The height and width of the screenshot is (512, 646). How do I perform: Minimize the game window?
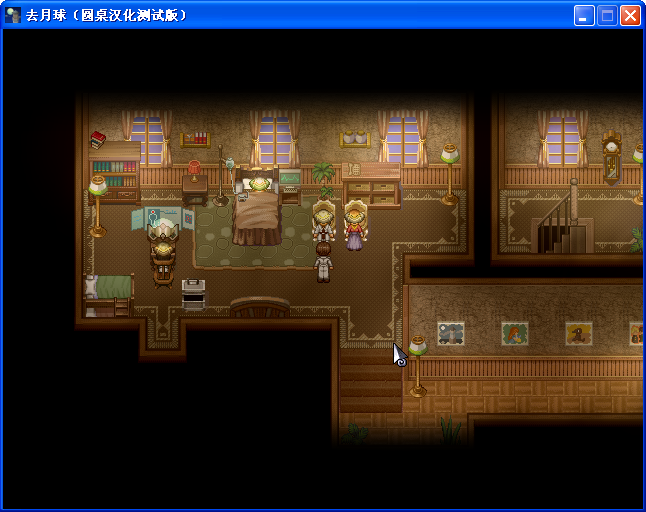coord(584,15)
